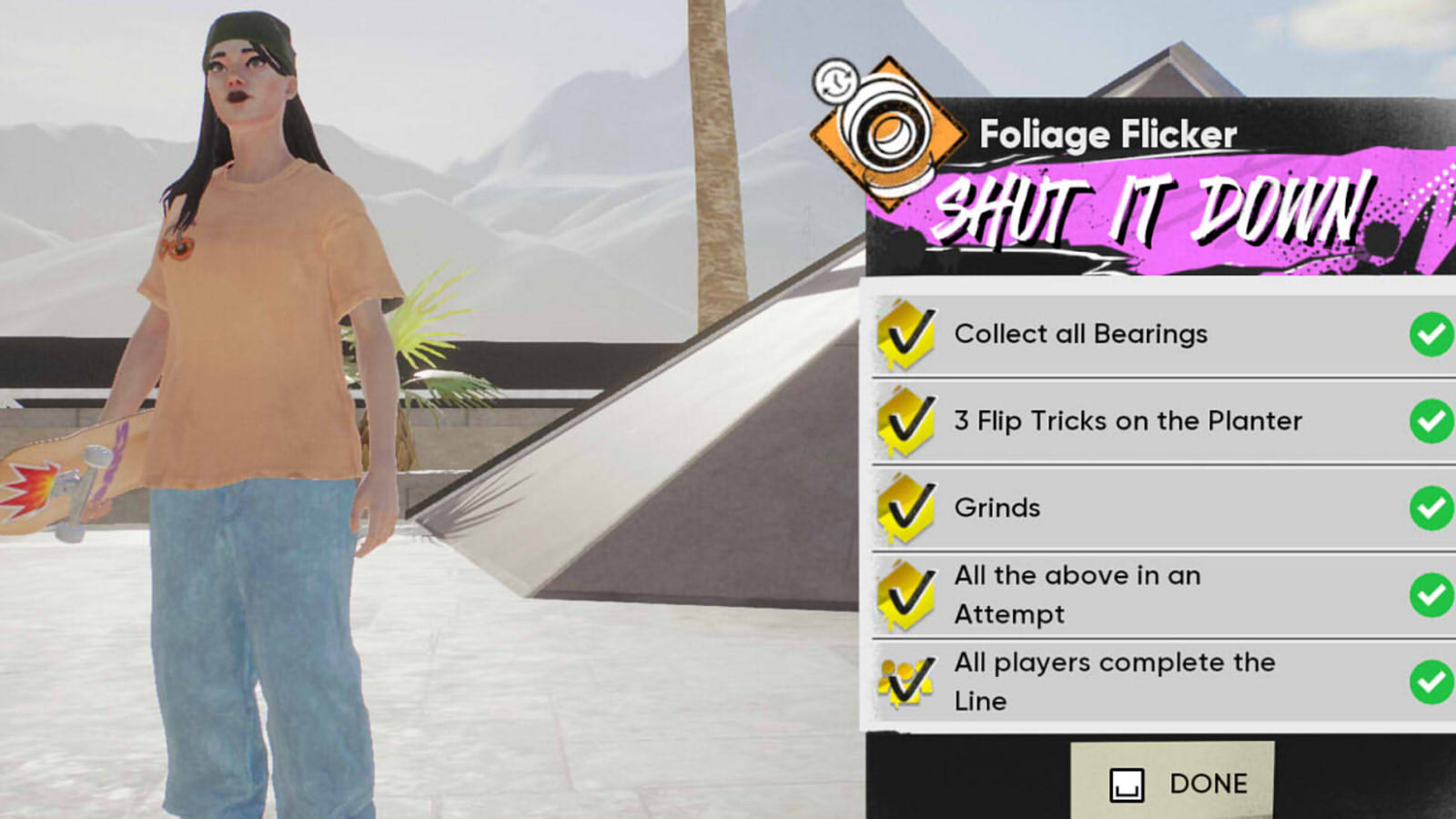The width and height of the screenshot is (1456, 819).
Task: Click the DONE button
Action: point(1173,783)
